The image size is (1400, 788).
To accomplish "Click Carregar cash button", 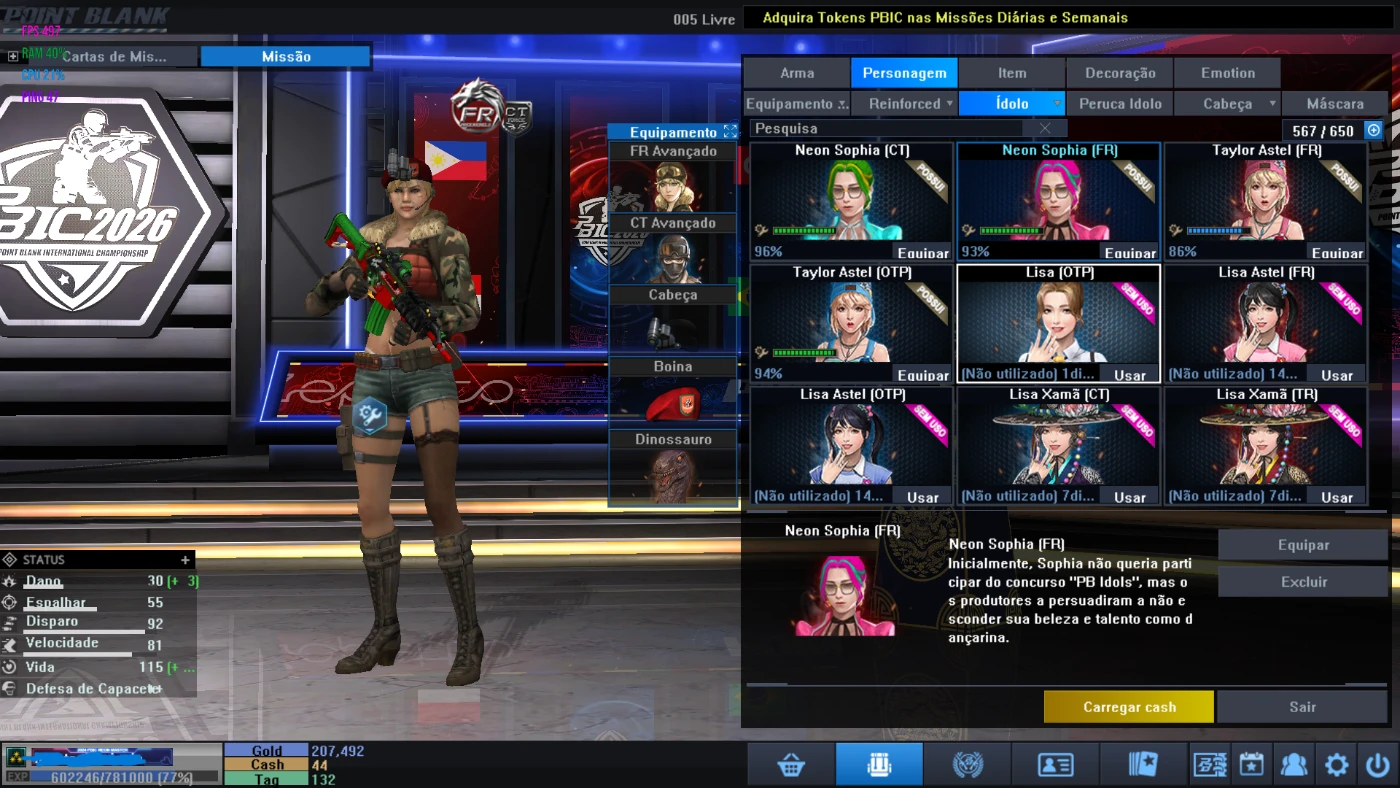I will tap(1129, 707).
